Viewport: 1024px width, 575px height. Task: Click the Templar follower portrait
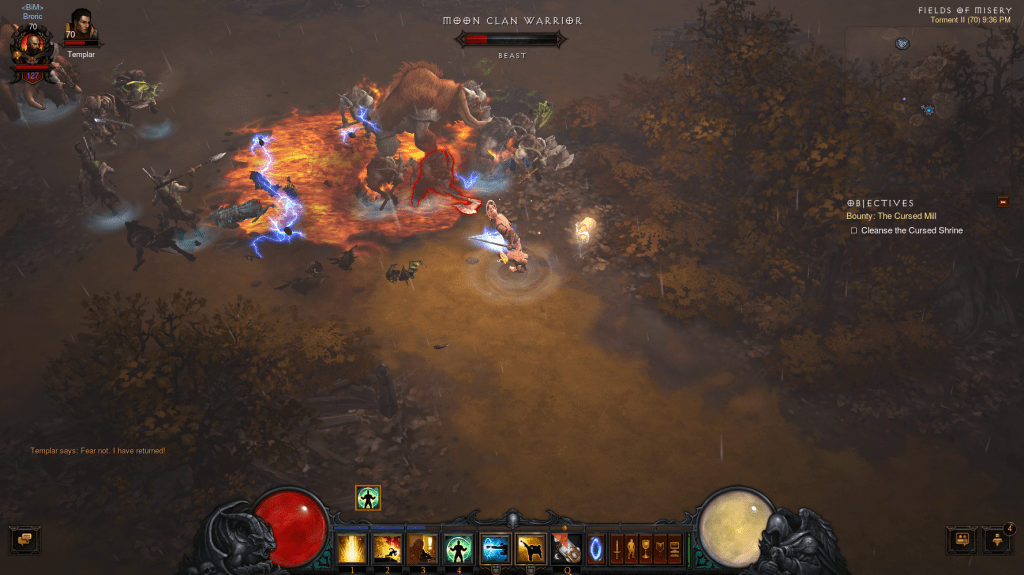tap(82, 27)
